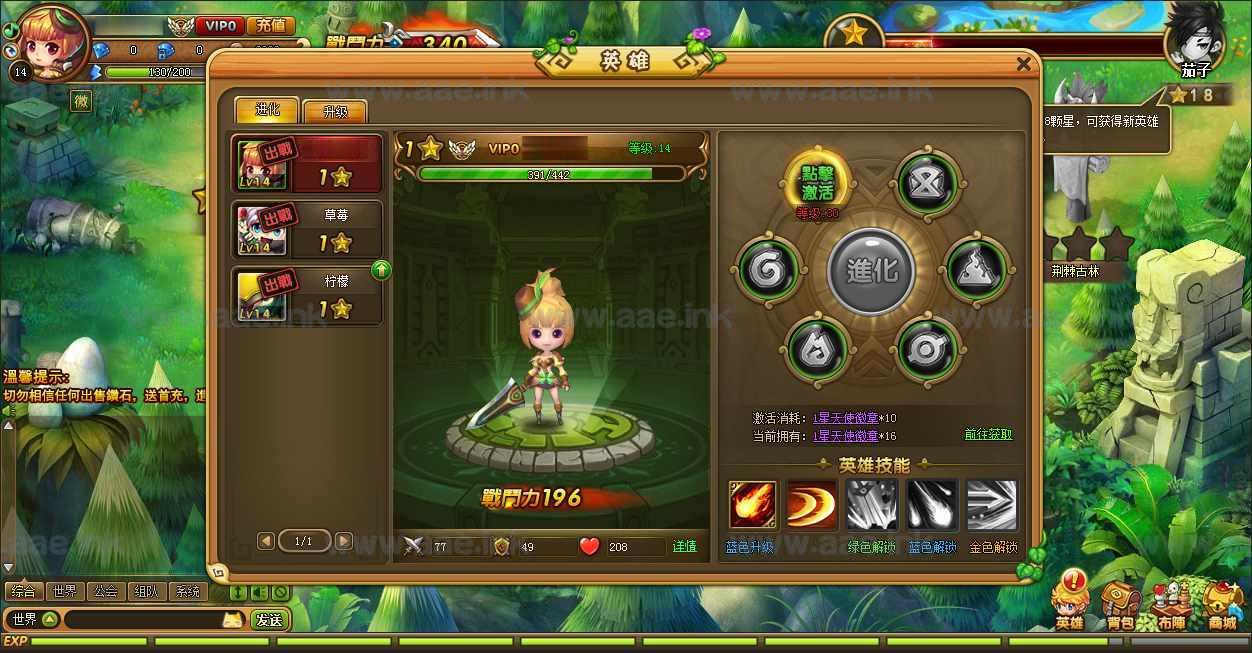Choose the 草莓 hero row
The width and height of the screenshot is (1252, 653).
(x=308, y=230)
